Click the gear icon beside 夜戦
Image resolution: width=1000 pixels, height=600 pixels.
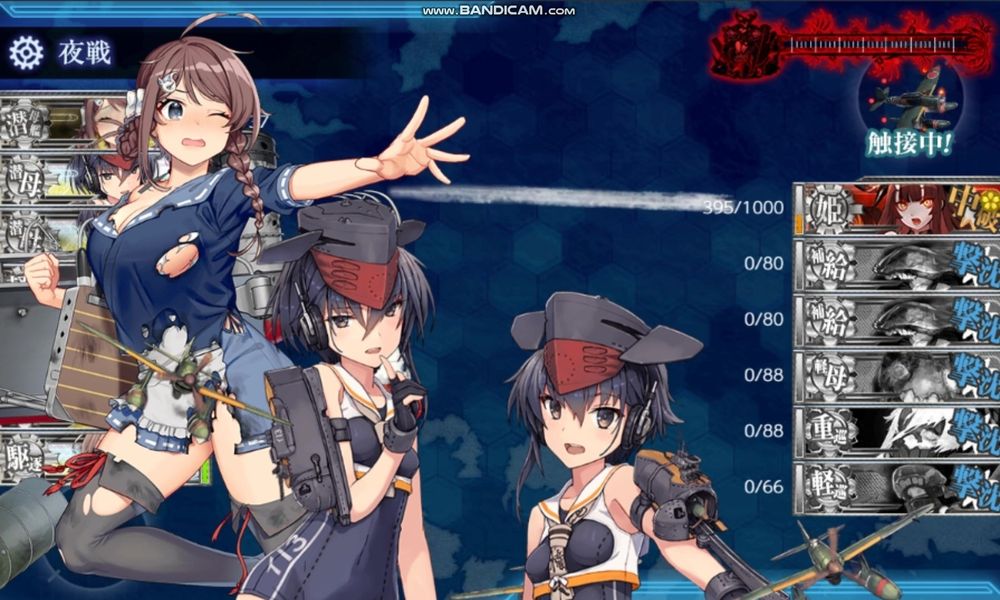[26, 52]
